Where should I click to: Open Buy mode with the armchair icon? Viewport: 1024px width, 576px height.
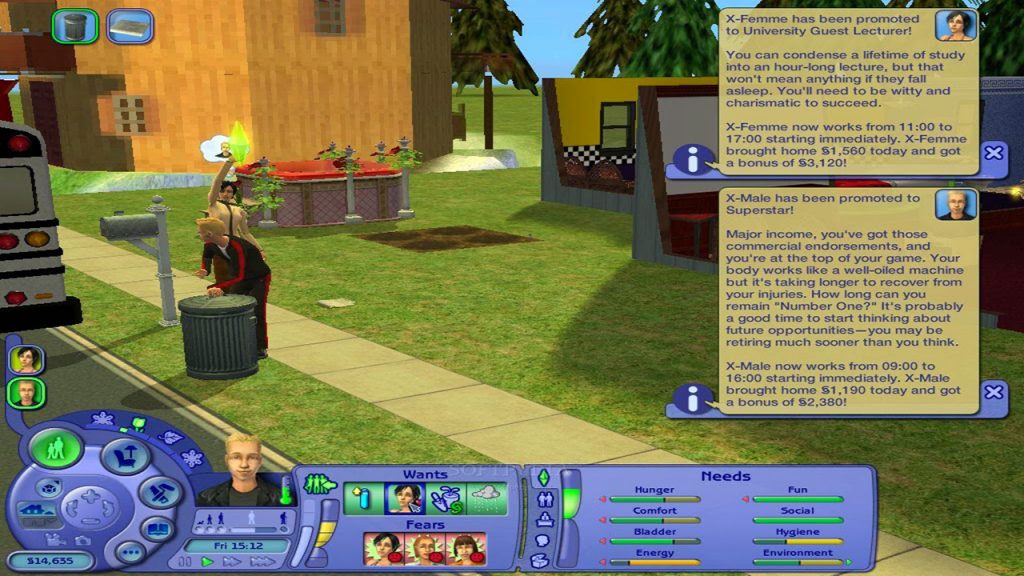pyautogui.click(x=124, y=457)
